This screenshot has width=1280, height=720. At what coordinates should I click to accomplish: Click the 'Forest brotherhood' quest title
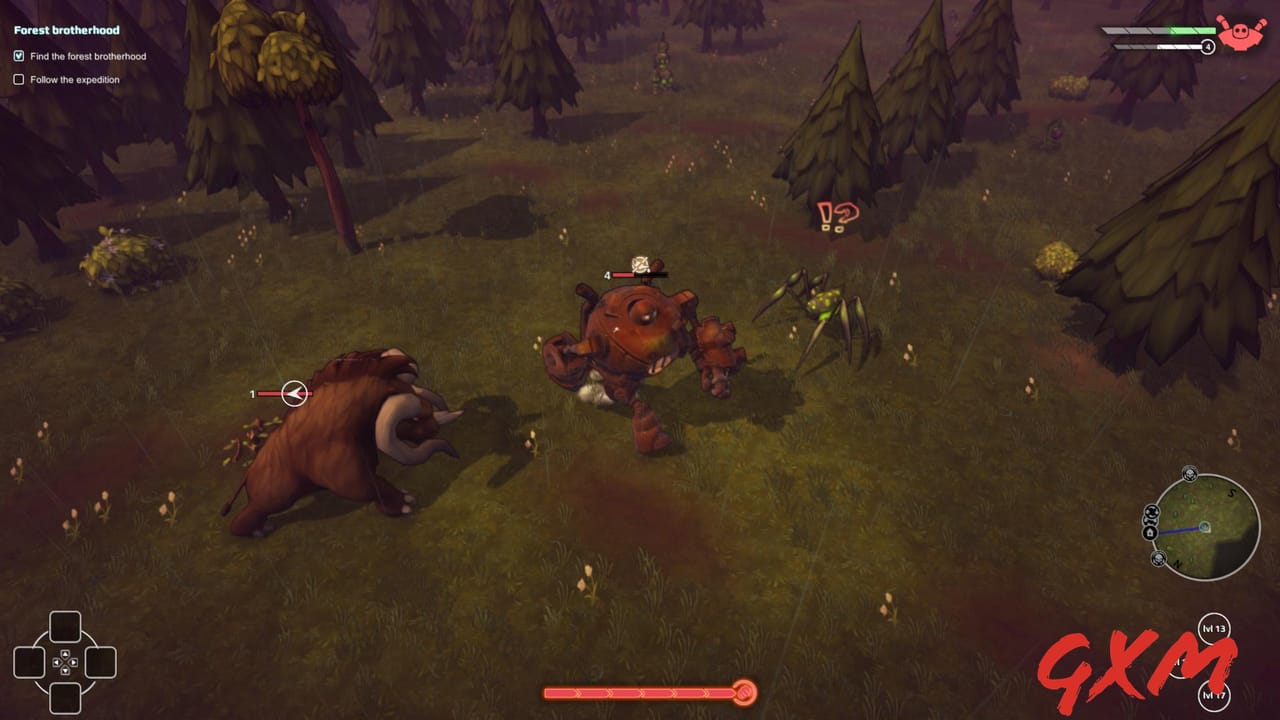64,30
